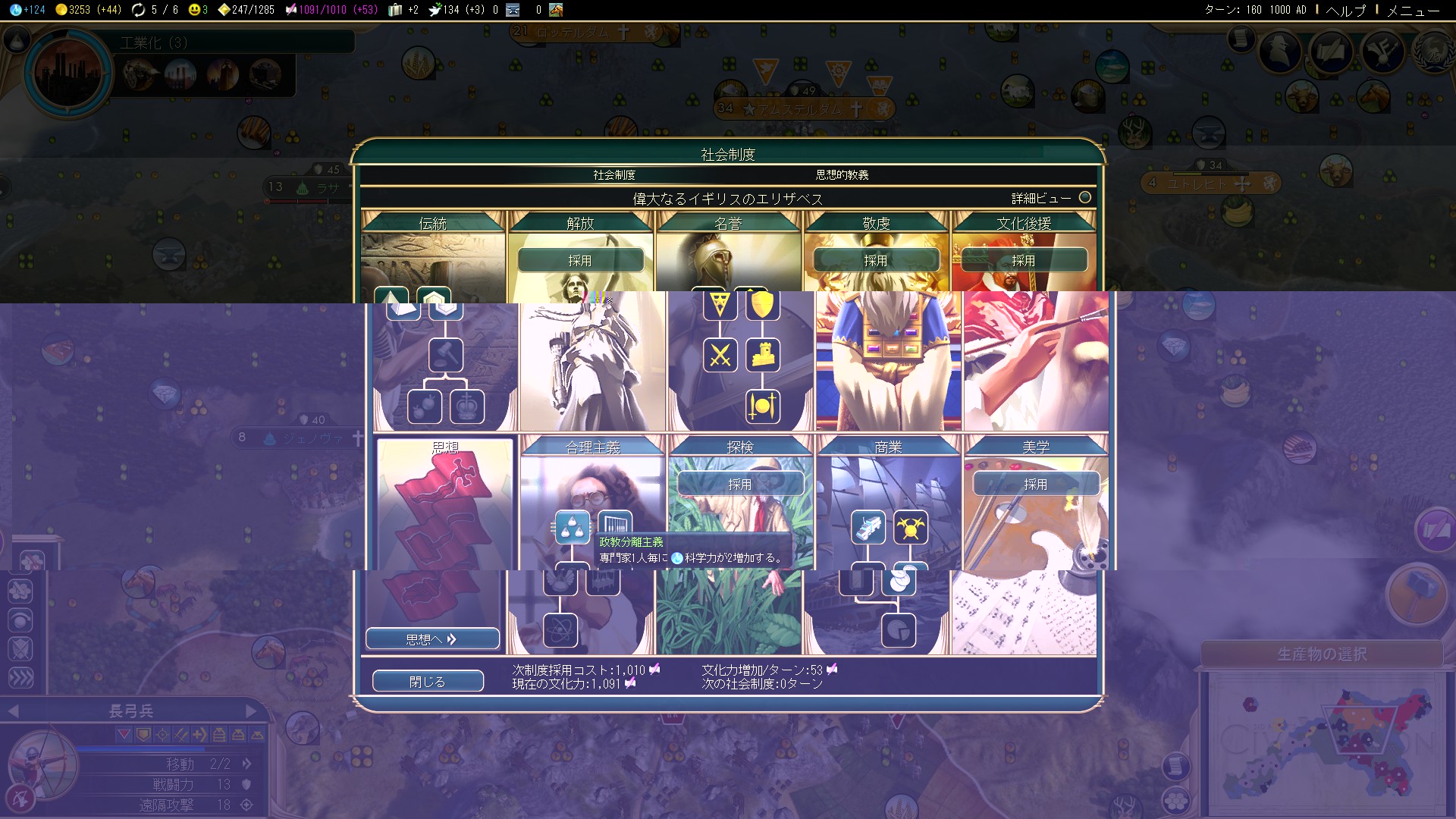Select the crown Tradition policy icon

point(467,406)
